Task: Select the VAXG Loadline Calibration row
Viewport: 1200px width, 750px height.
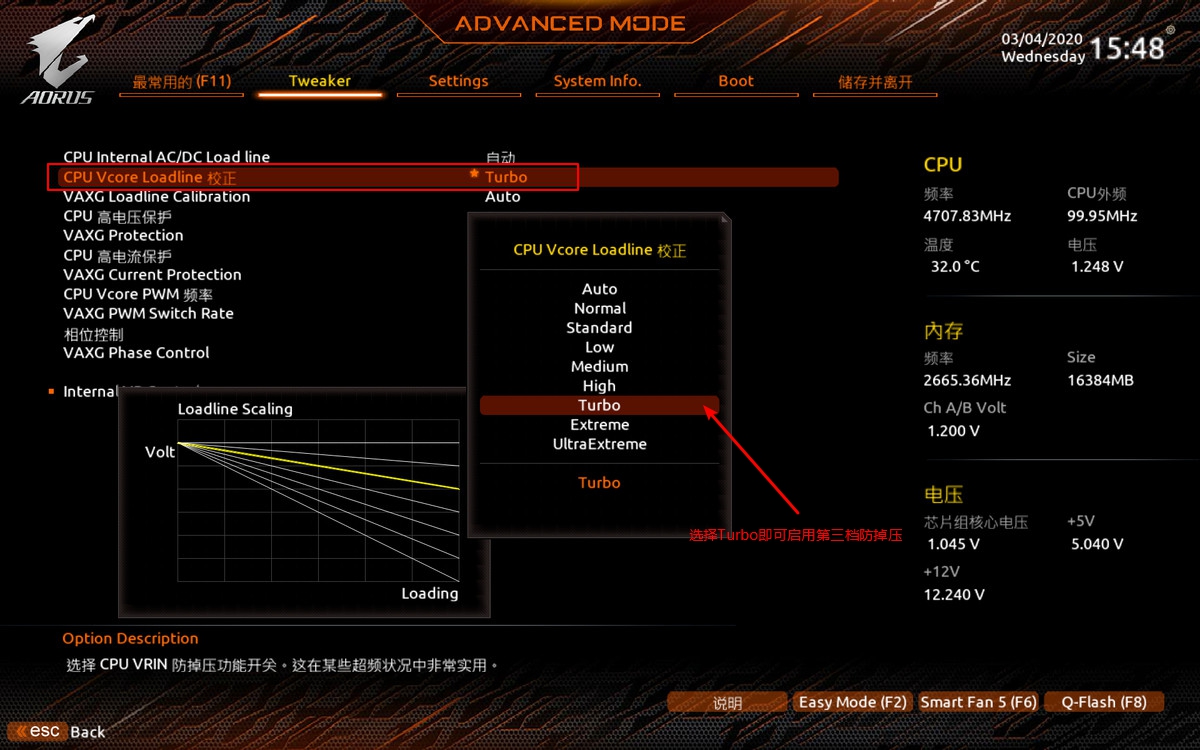Action: (157, 197)
